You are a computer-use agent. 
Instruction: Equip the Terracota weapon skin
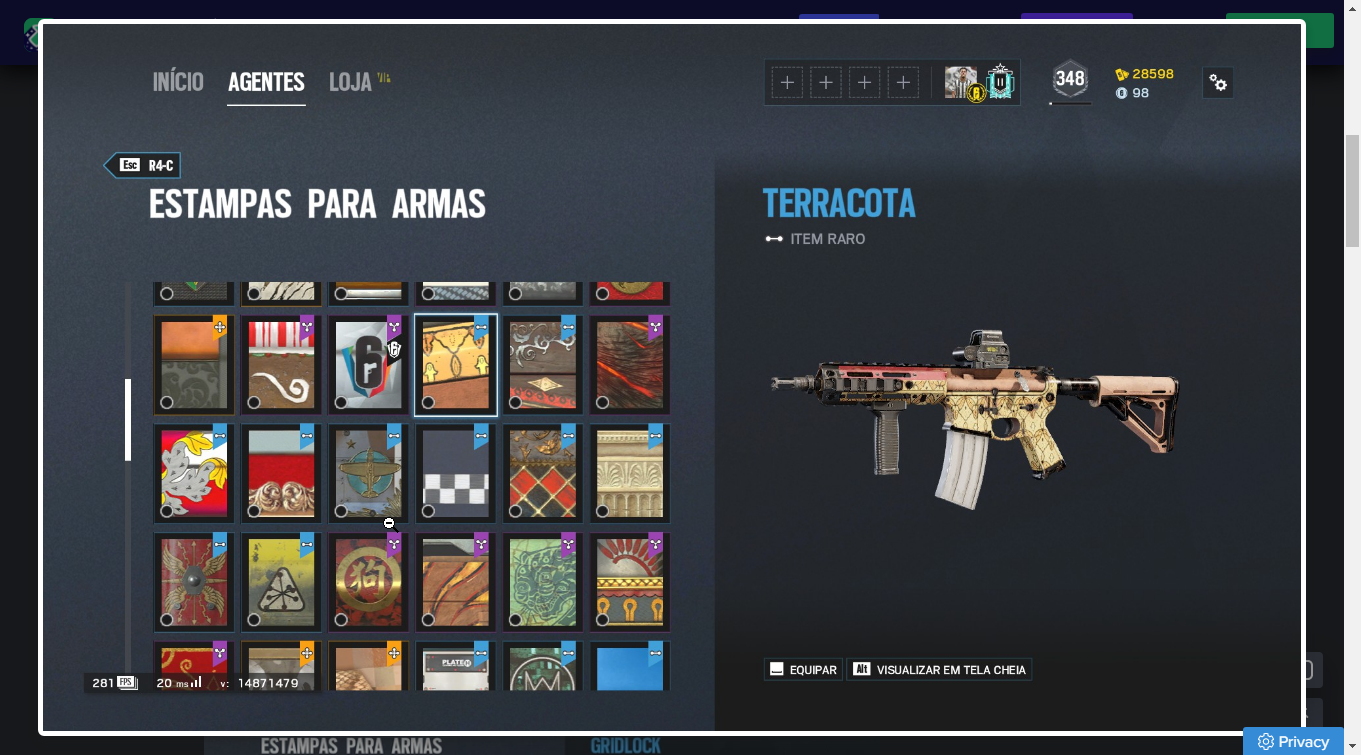pos(803,670)
